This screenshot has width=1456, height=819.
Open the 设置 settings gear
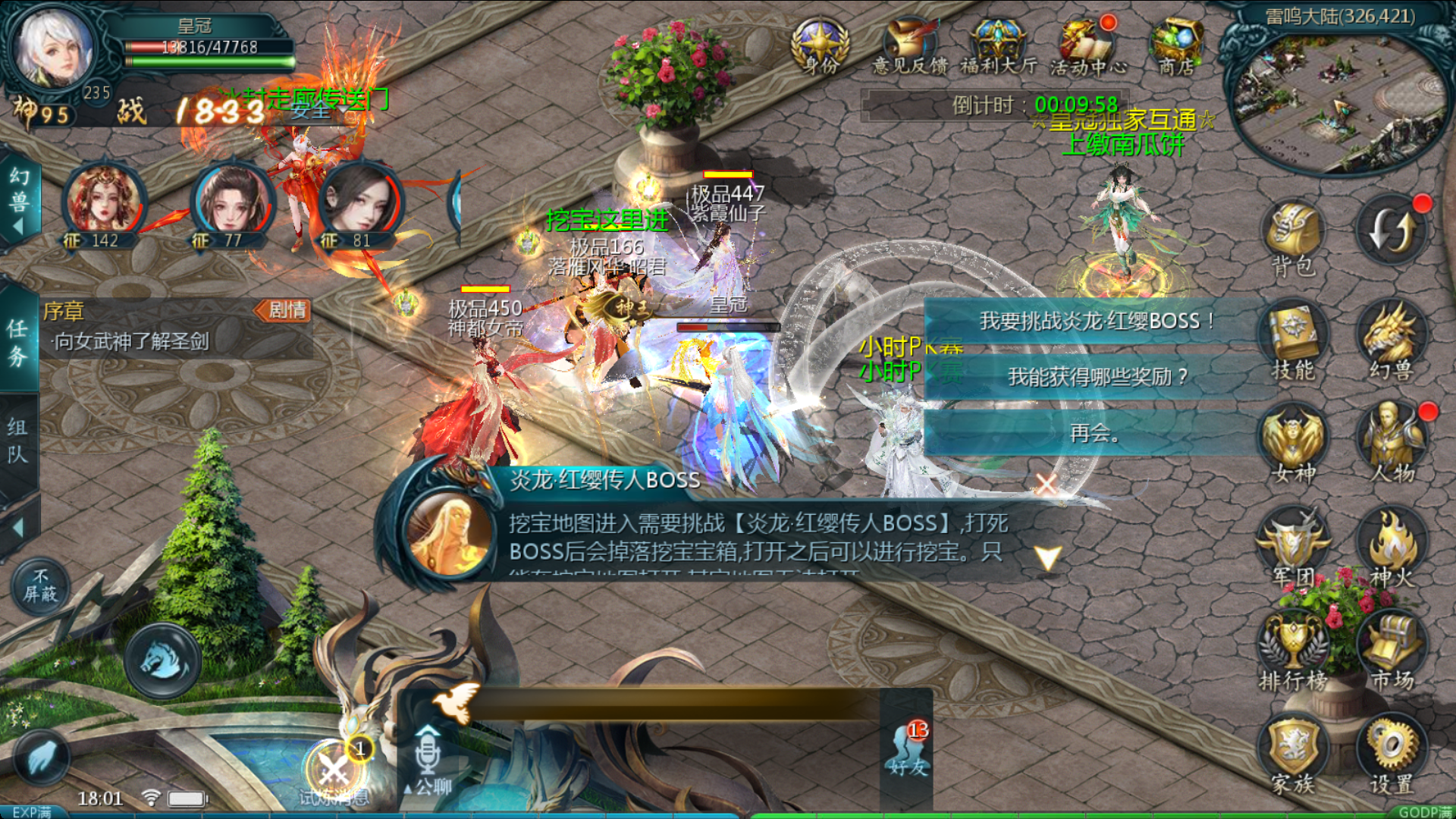coord(1392,755)
